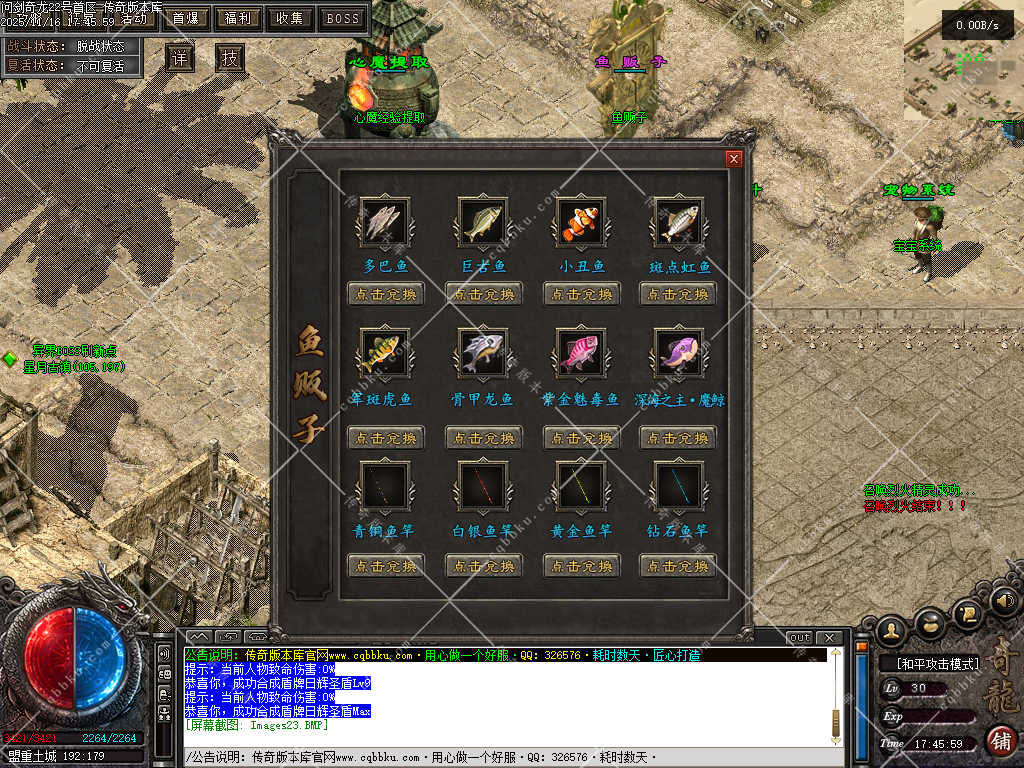
Task: Click the 技 skills button
Action: pyautogui.click(x=230, y=58)
